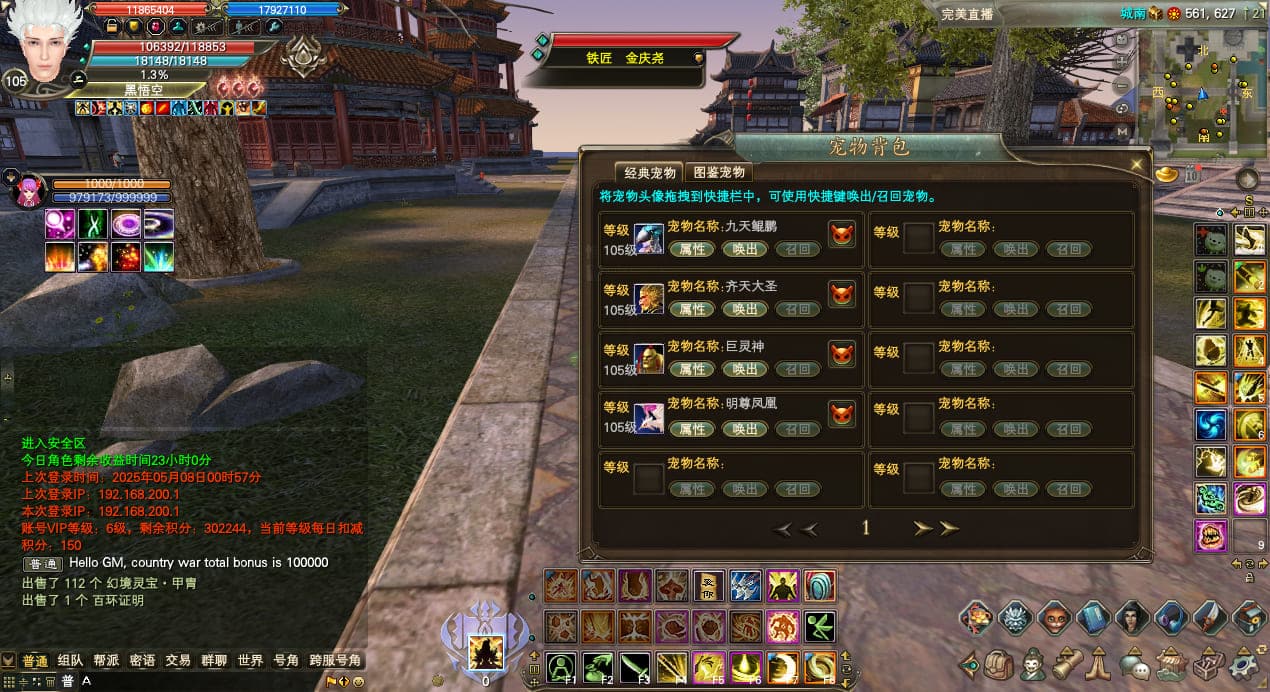The image size is (1270, 692).
Task: Open the 组队 team chat tab
Action: [70, 661]
